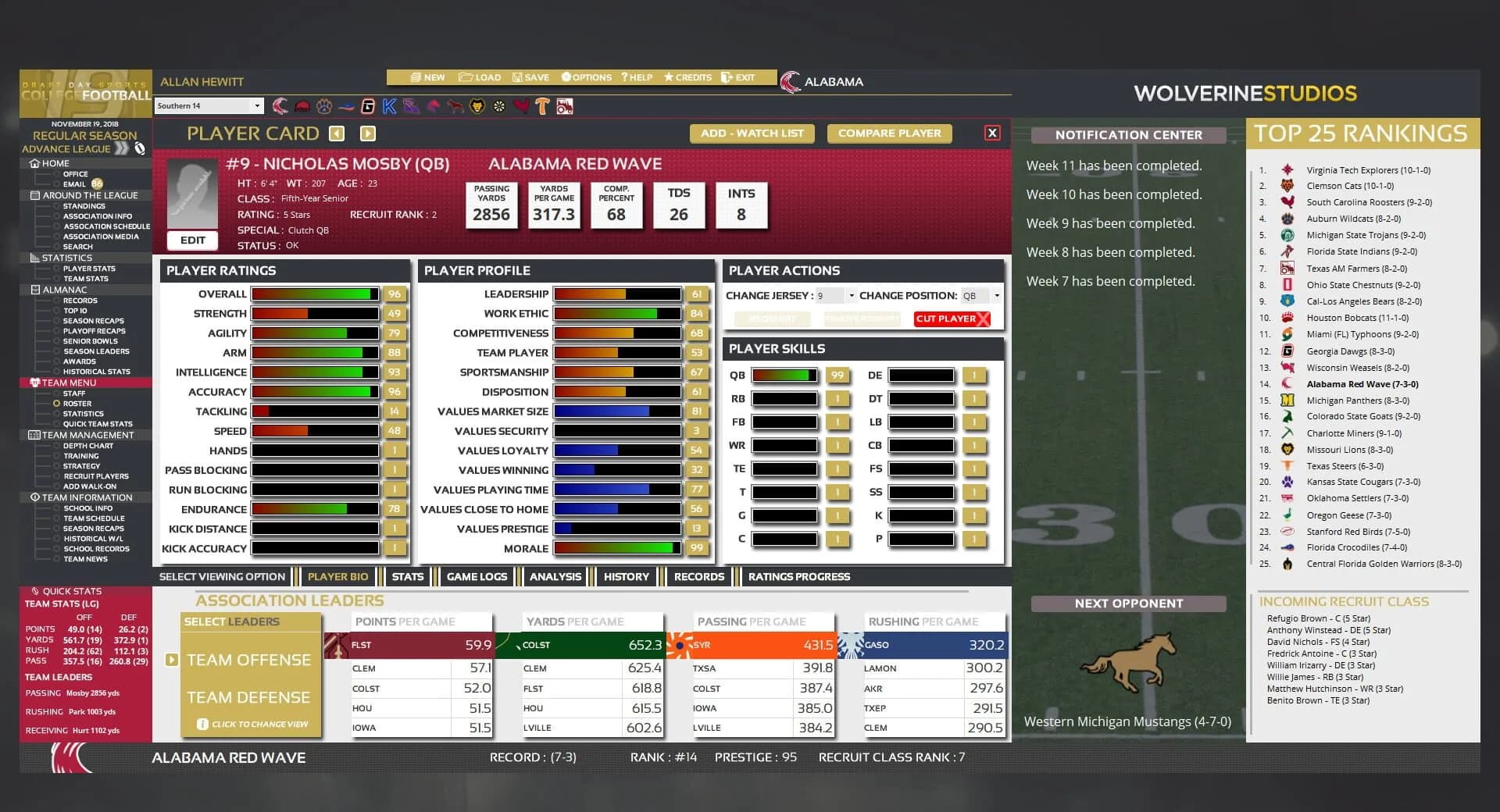The width and height of the screenshot is (1500, 812).
Task: Click the Kansas State 'K' team logo
Action: tap(388, 107)
